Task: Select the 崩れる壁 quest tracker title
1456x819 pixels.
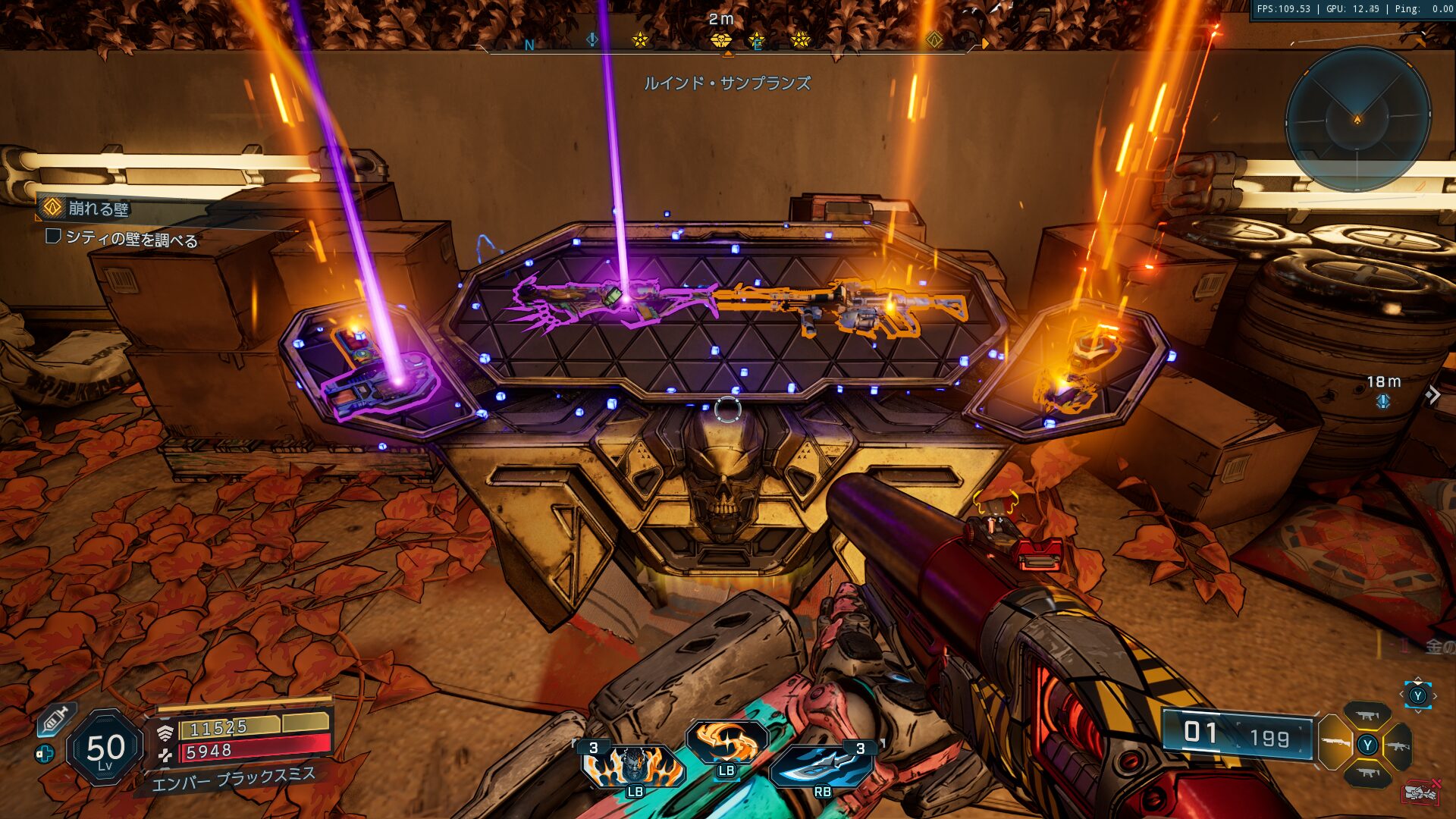Action: 99,209
